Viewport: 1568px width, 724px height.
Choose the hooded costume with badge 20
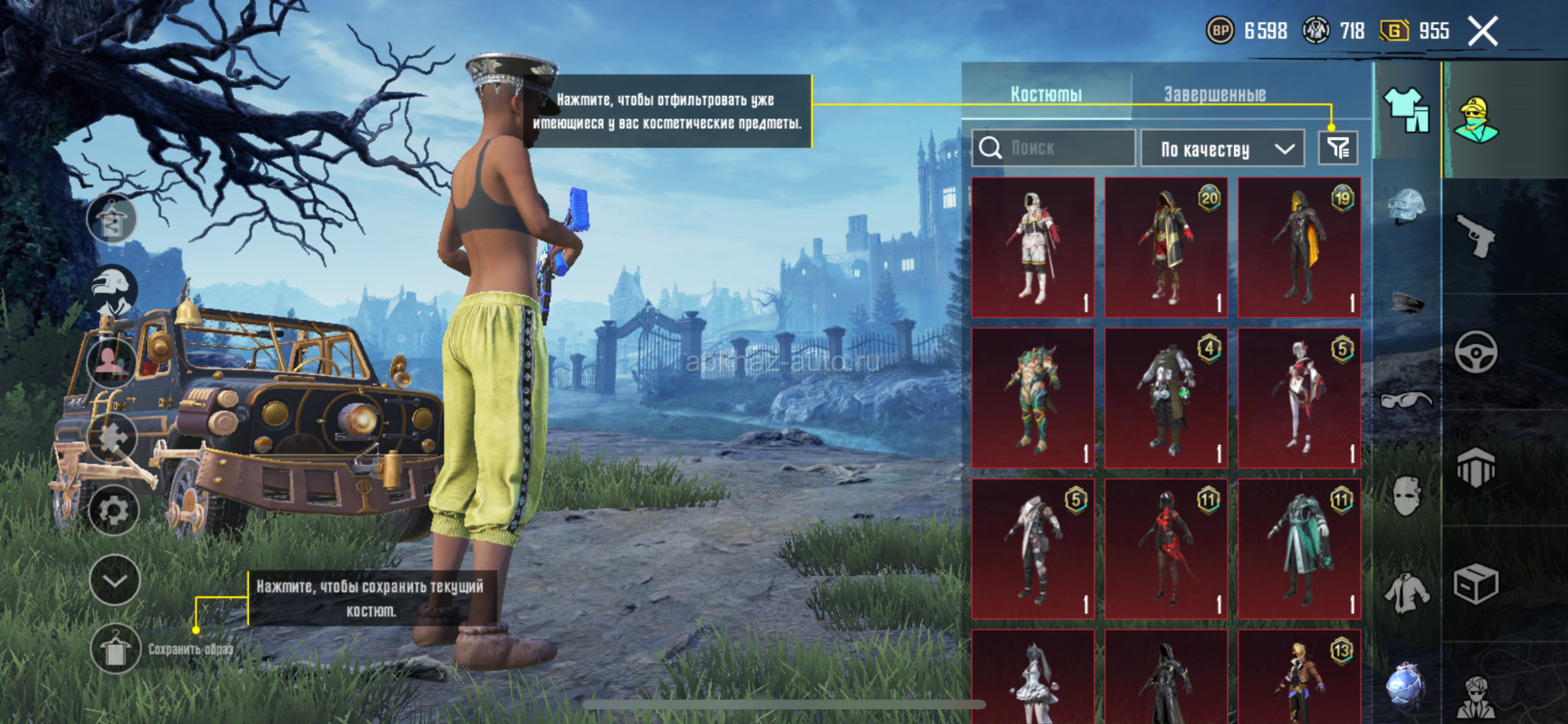click(1166, 247)
